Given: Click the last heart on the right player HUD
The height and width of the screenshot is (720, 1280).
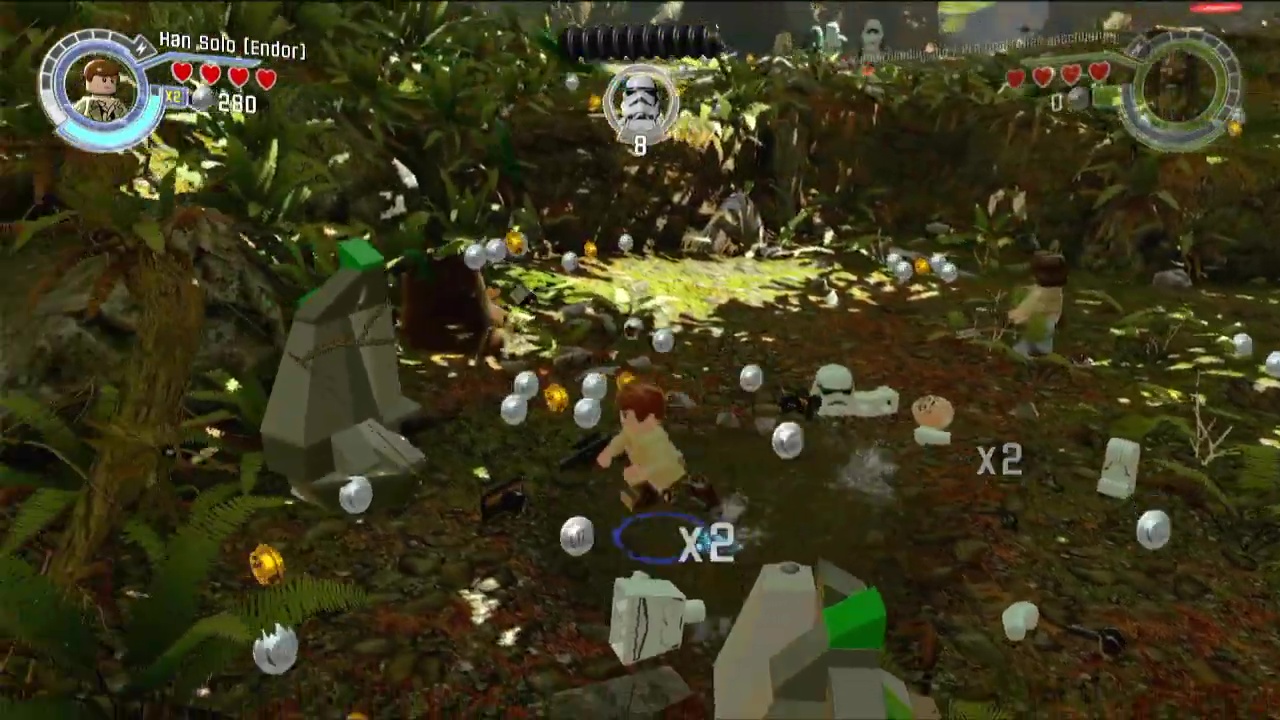Looking at the screenshot, I should tap(1099, 74).
